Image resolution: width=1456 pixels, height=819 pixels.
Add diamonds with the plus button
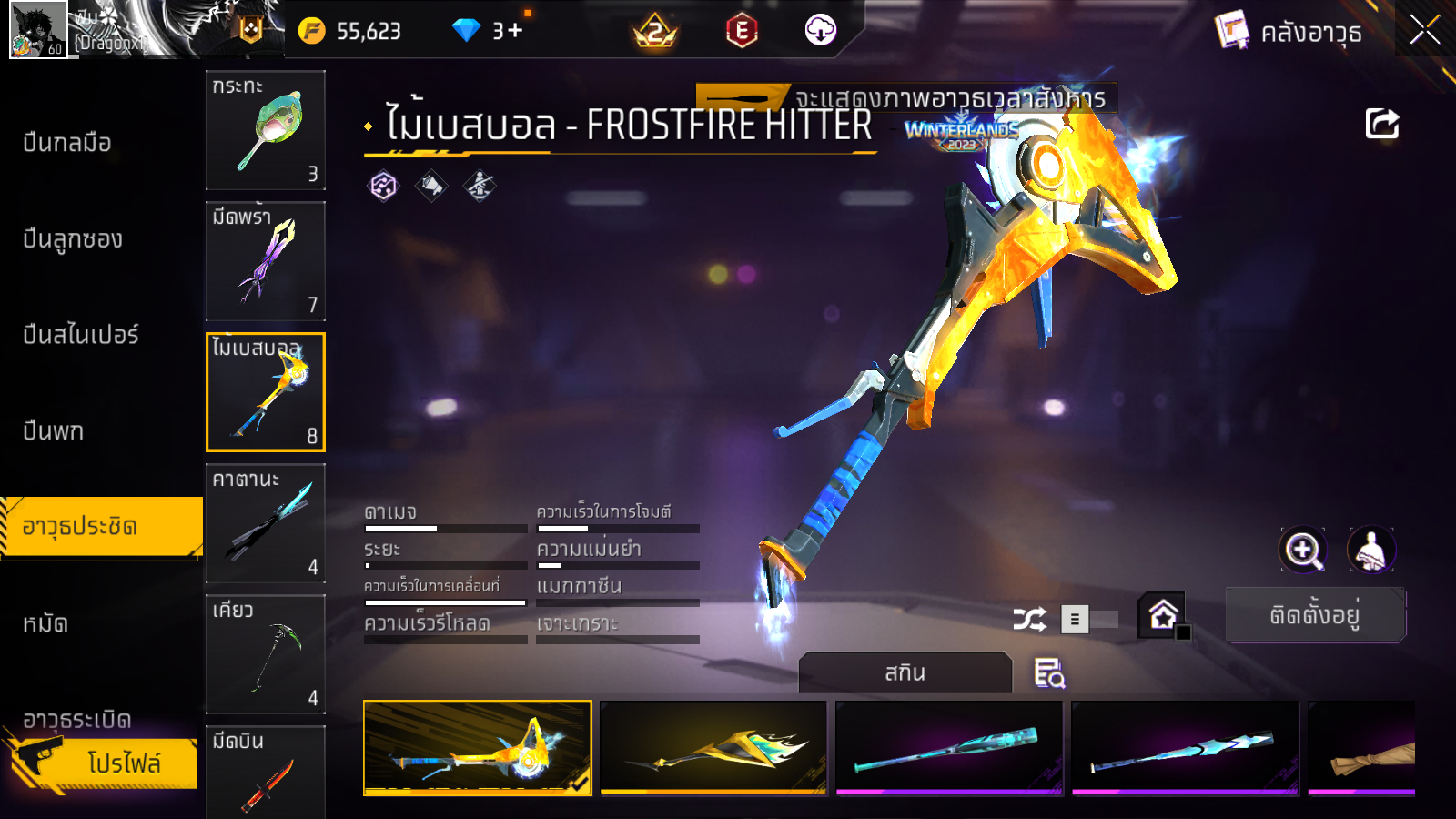tap(516, 30)
